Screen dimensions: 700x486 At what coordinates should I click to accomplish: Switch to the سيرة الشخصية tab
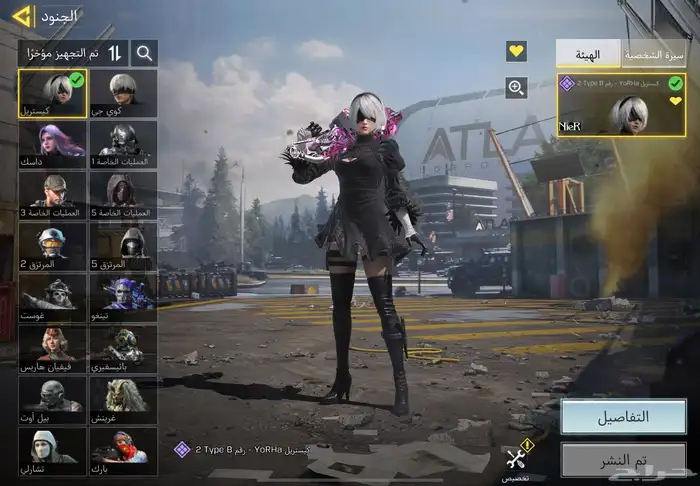pos(654,54)
